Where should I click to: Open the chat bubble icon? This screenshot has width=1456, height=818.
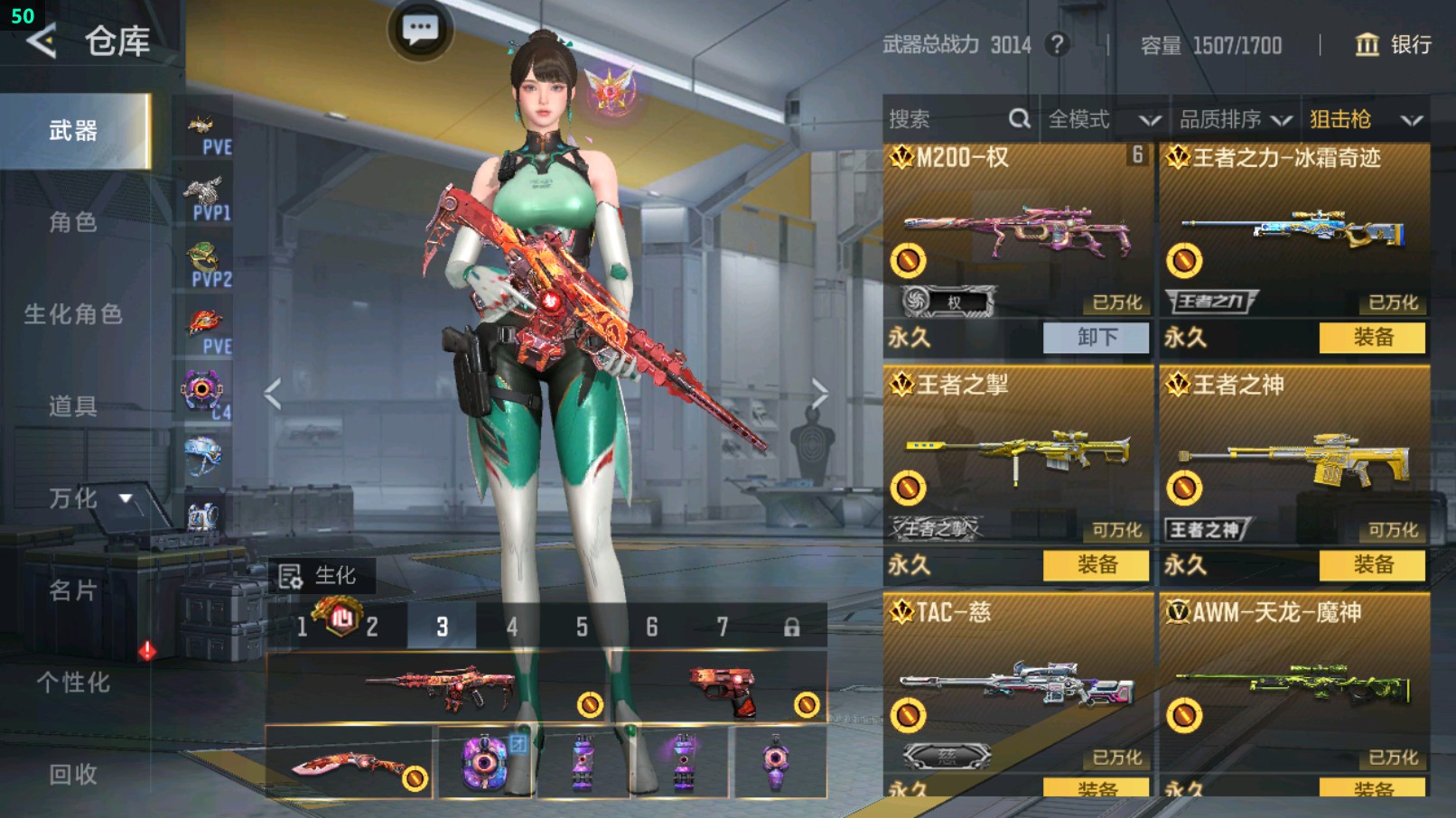click(x=420, y=30)
